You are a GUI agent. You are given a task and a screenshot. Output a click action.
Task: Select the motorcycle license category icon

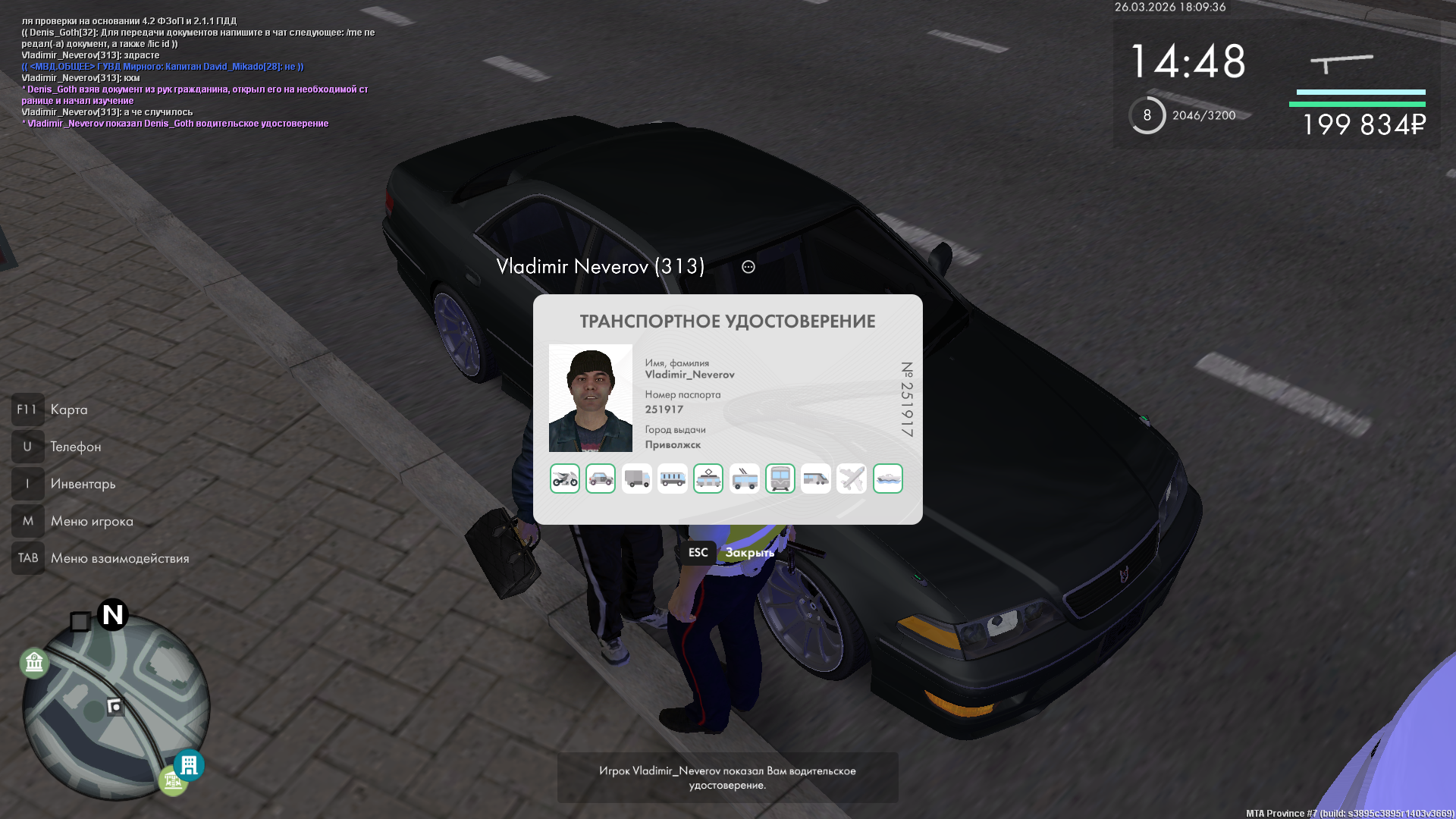(565, 479)
